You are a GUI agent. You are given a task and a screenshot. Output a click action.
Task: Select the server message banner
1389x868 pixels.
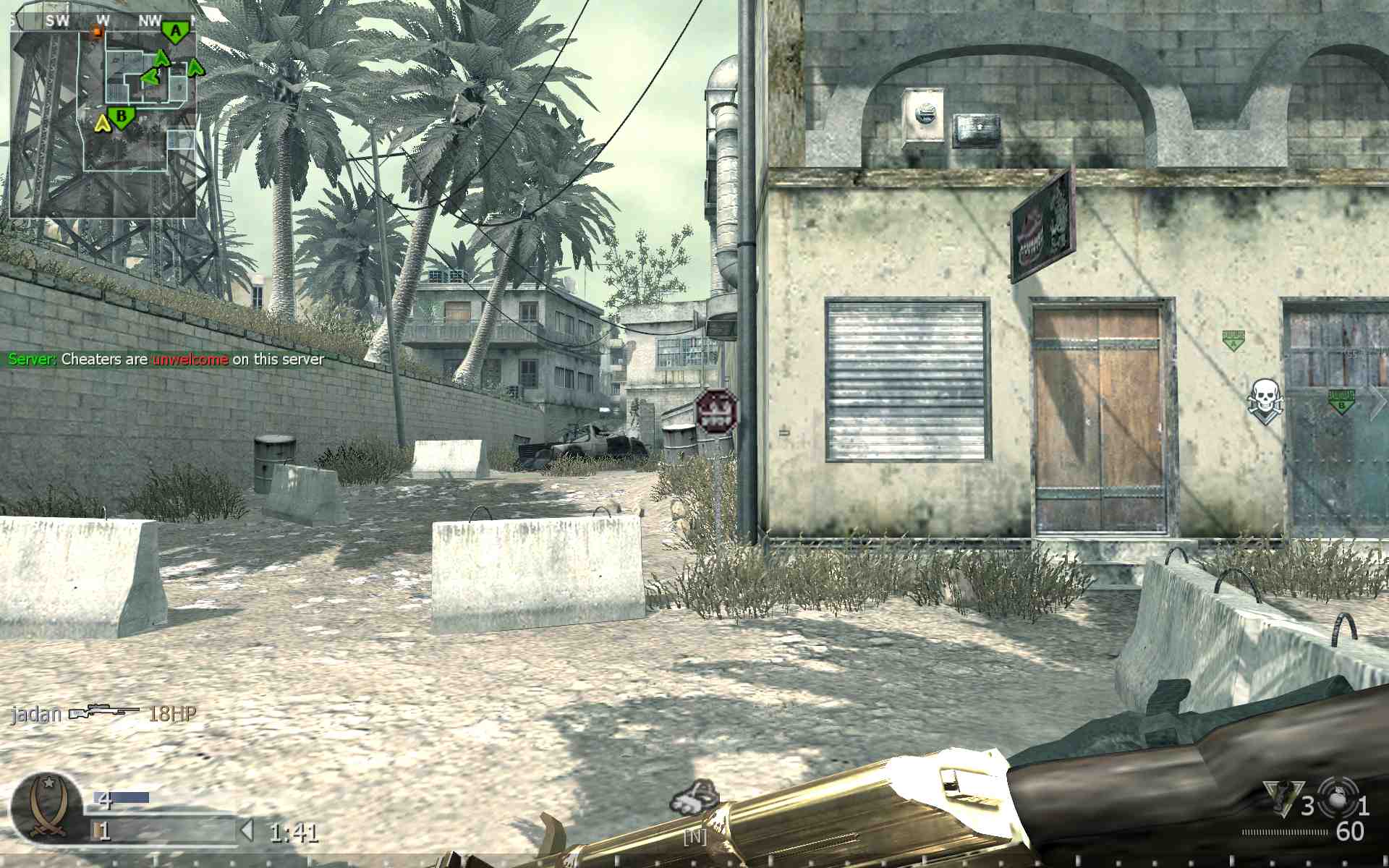[x=166, y=359]
